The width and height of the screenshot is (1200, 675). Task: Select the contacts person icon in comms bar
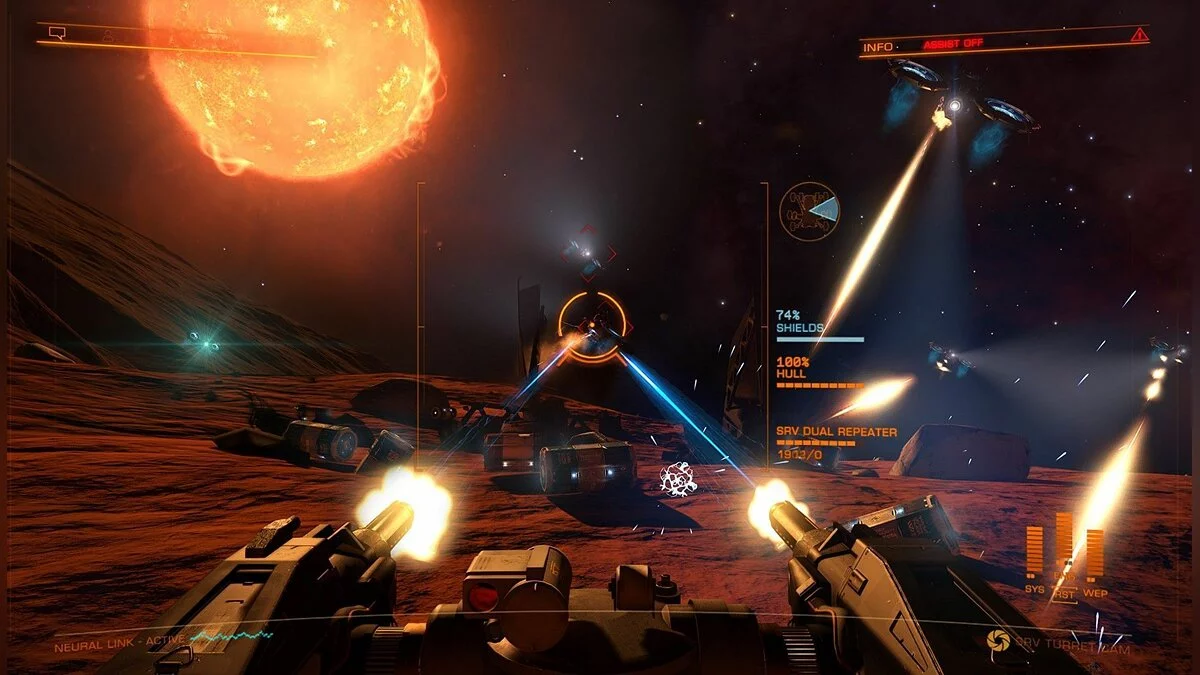click(106, 36)
